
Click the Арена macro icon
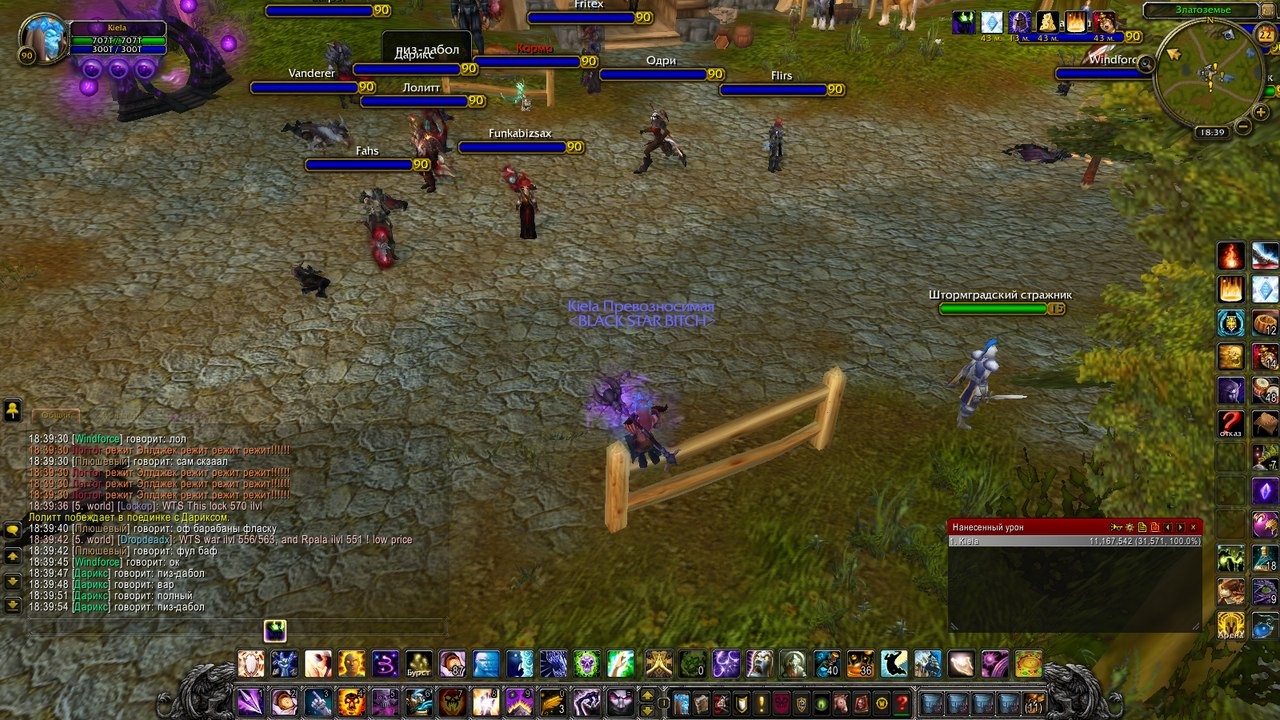(1231, 625)
